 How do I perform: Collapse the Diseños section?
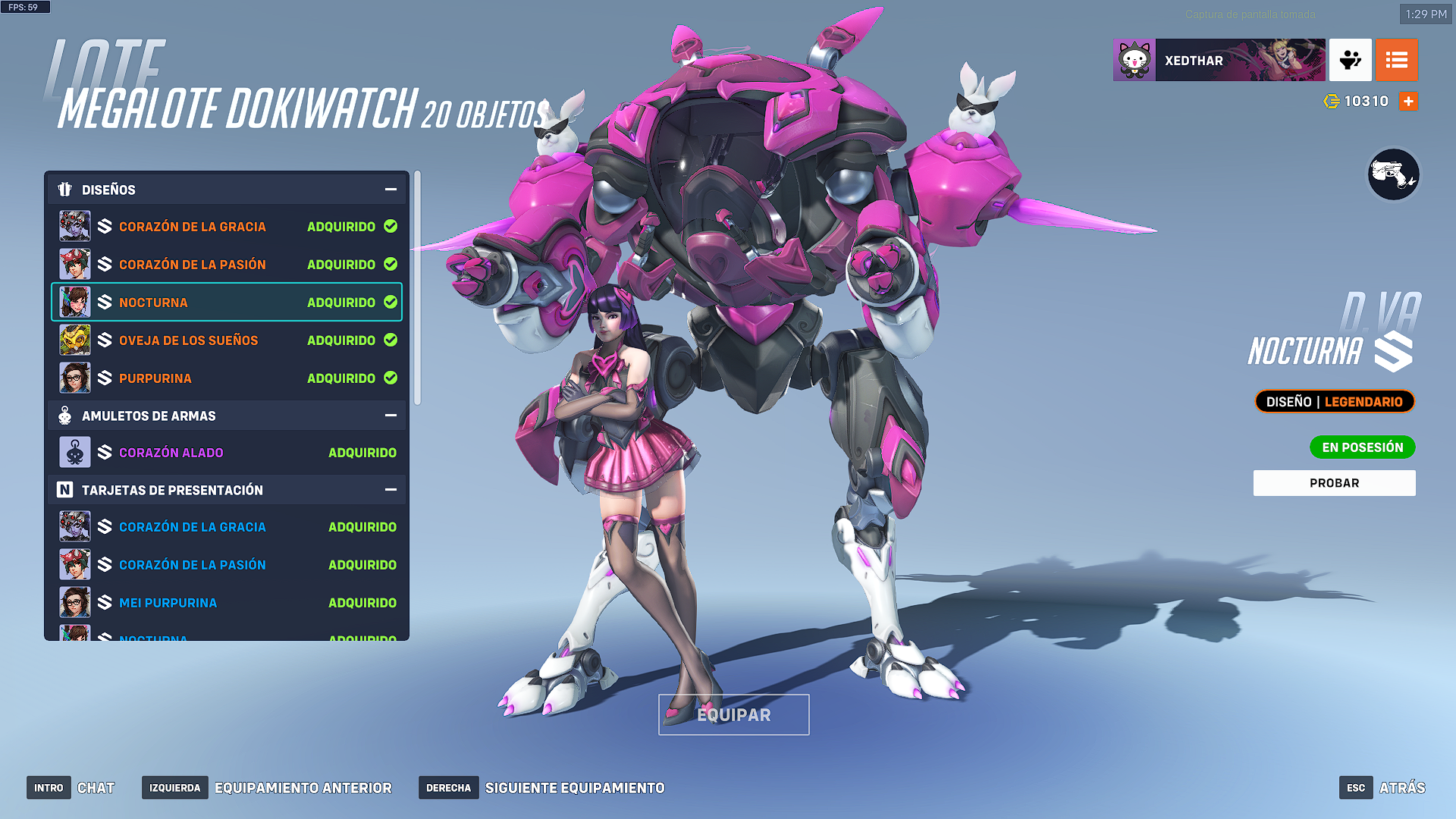391,190
